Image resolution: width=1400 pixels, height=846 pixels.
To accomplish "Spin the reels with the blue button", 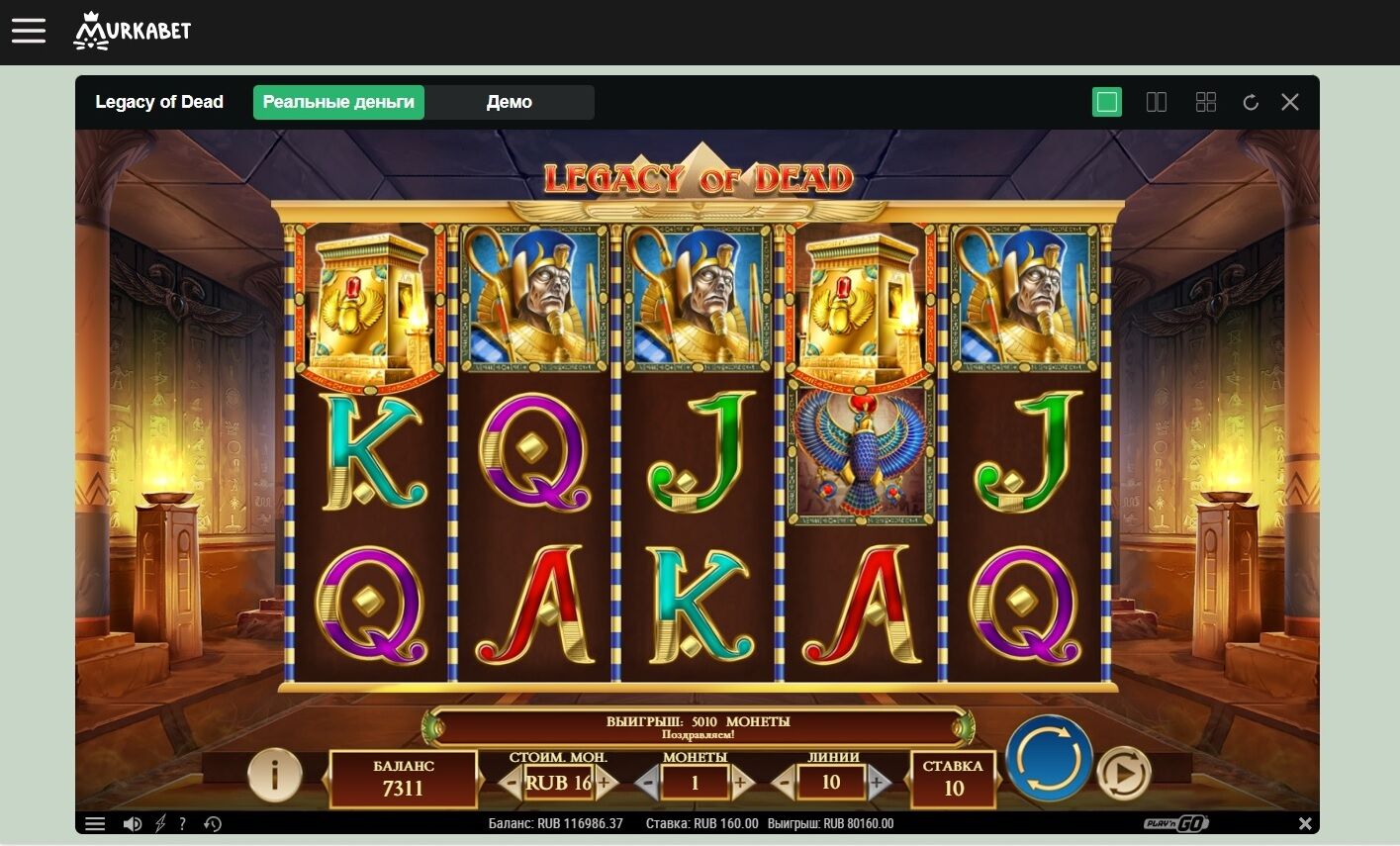I will [1049, 759].
